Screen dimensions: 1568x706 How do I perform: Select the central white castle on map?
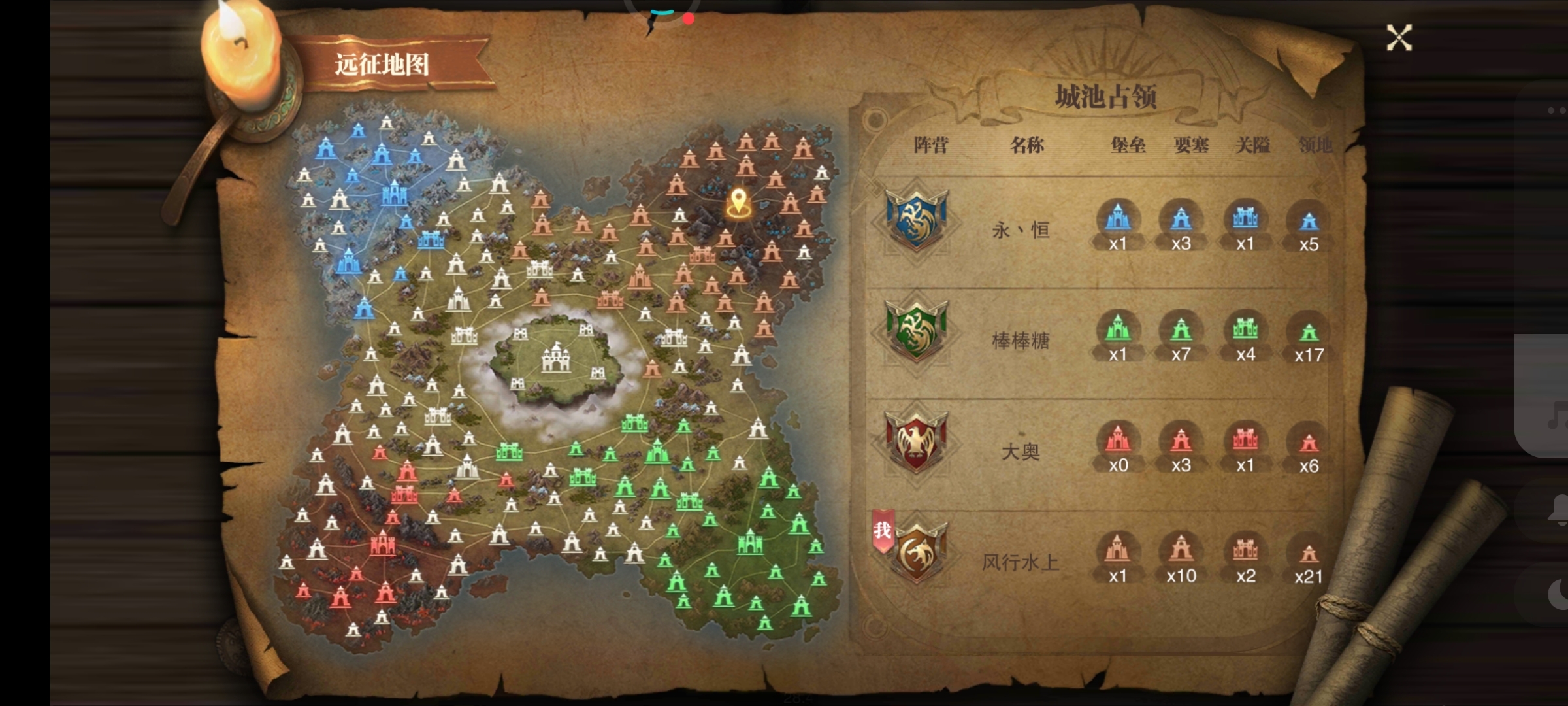click(556, 357)
